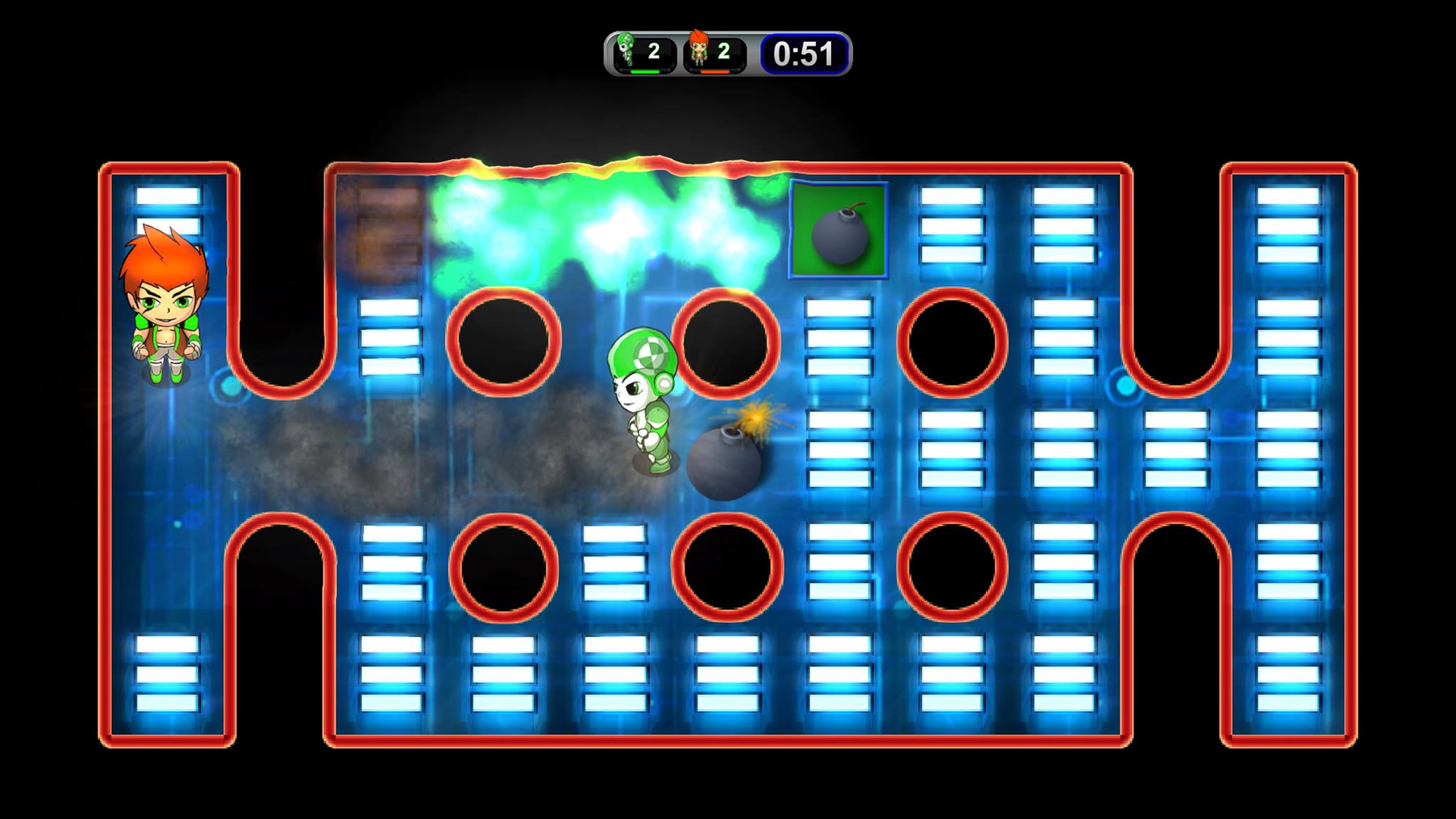This screenshot has height=819, width=1456.
Task: Click the green health bar under the robot portrait
Action: (644, 70)
